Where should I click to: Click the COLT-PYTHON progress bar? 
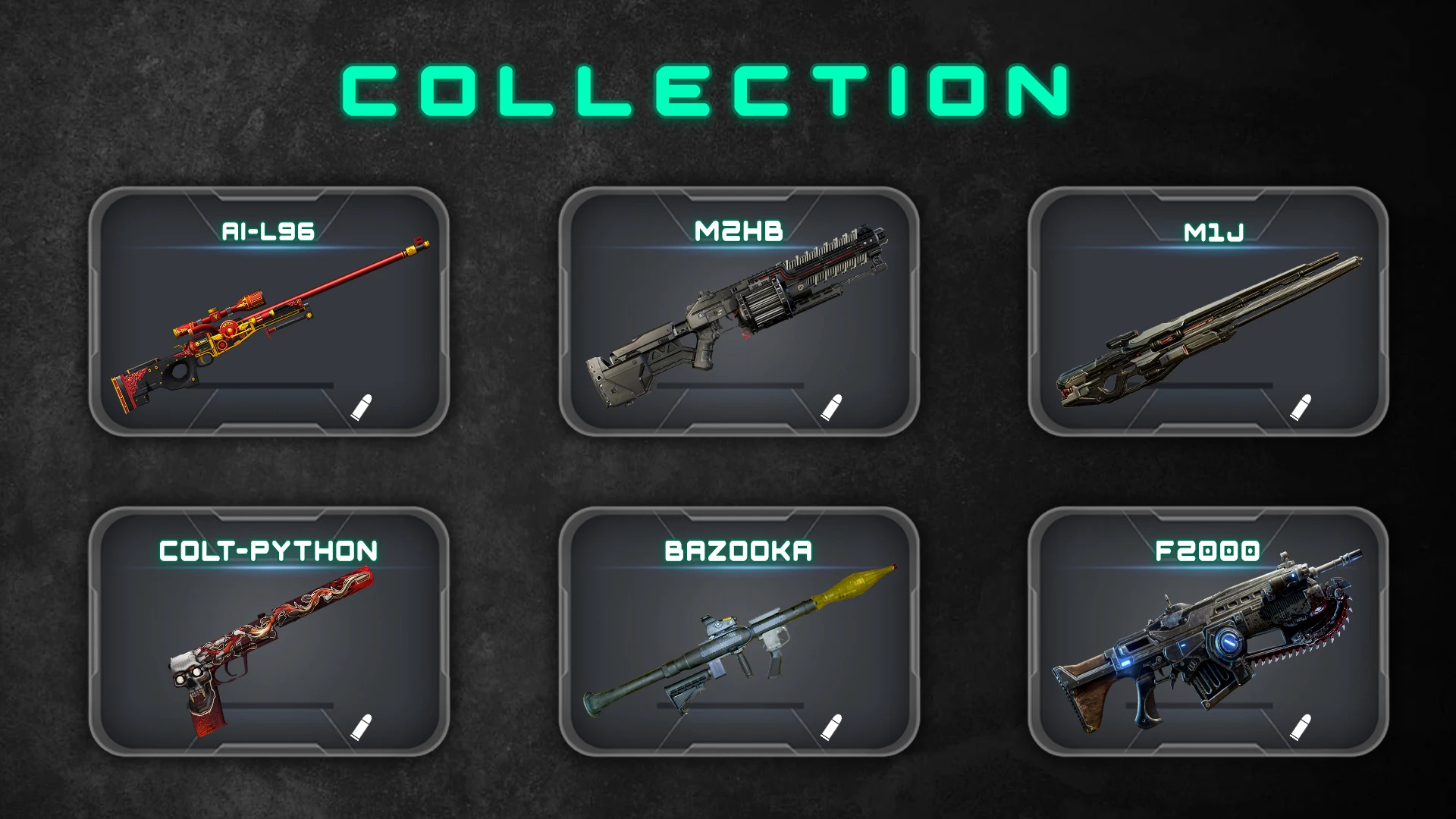pos(262,704)
